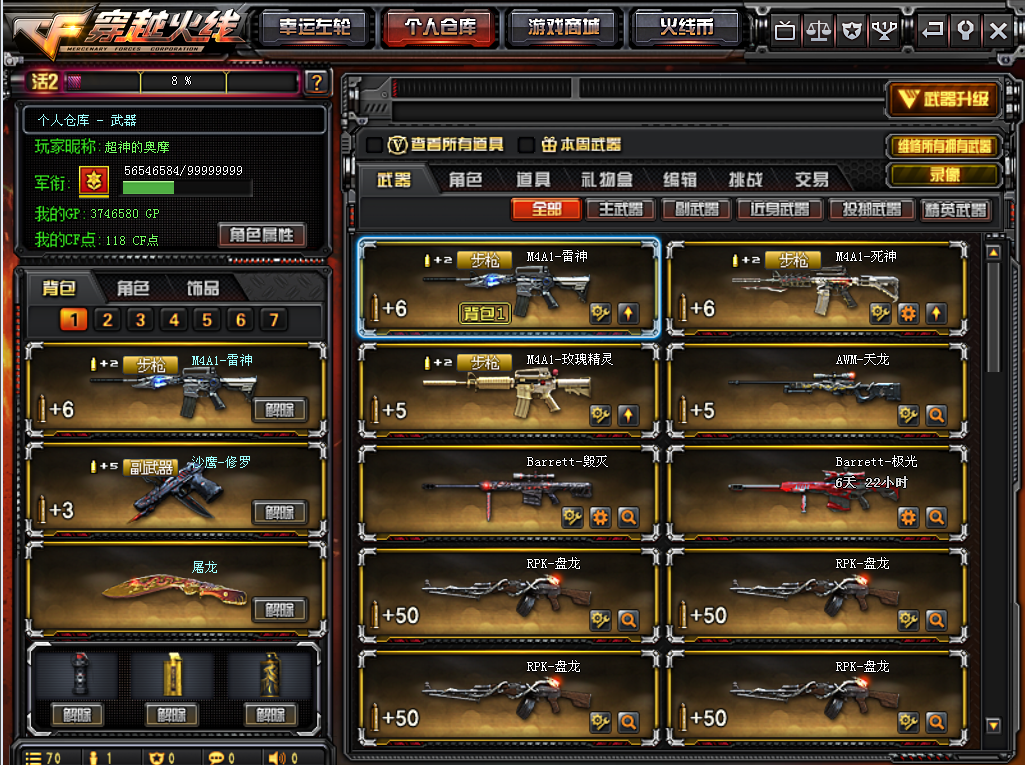Select the AWM-天龙 sniper card
The height and width of the screenshot is (765, 1025).
click(x=812, y=391)
